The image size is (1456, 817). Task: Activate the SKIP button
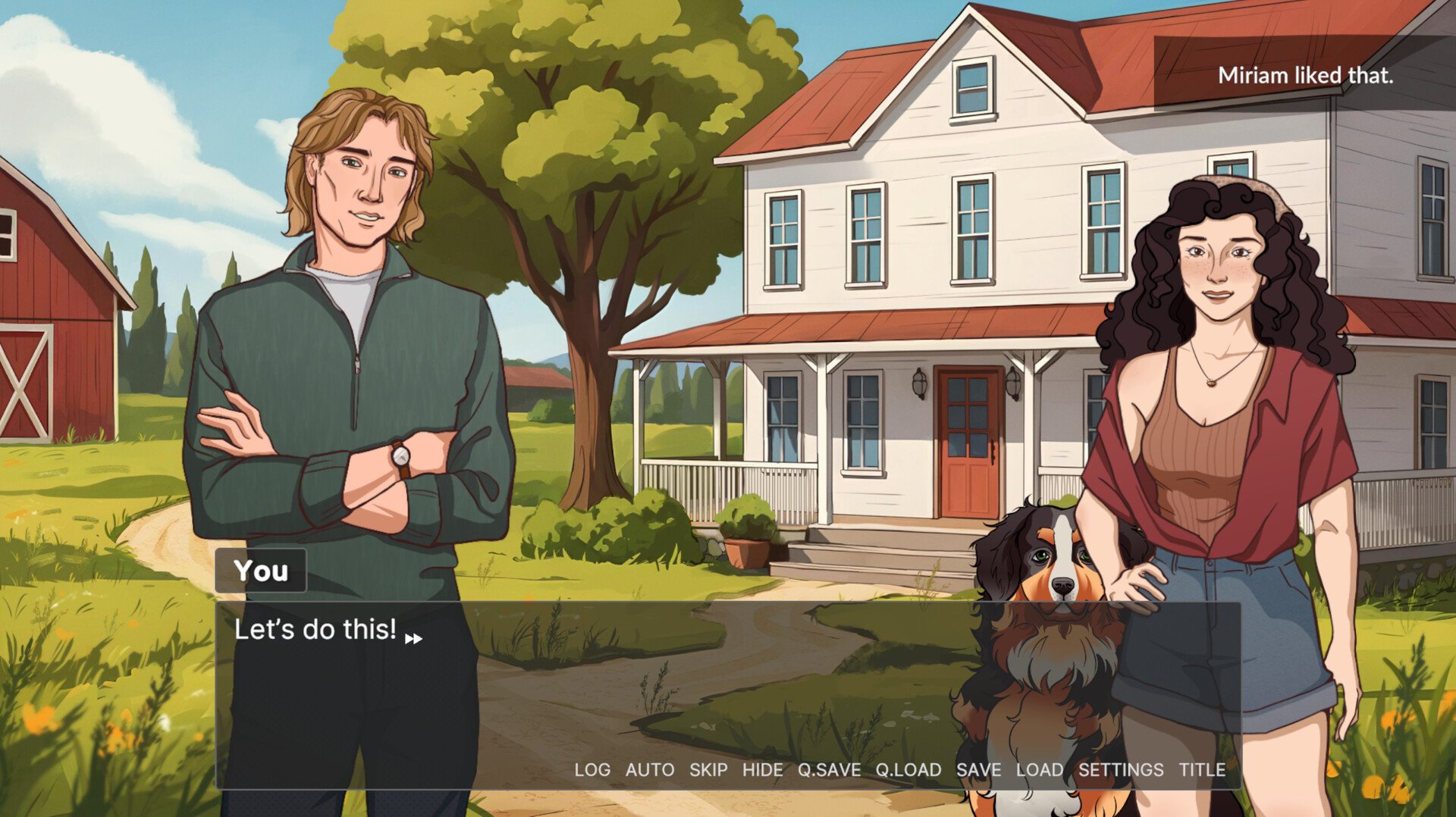click(x=708, y=770)
